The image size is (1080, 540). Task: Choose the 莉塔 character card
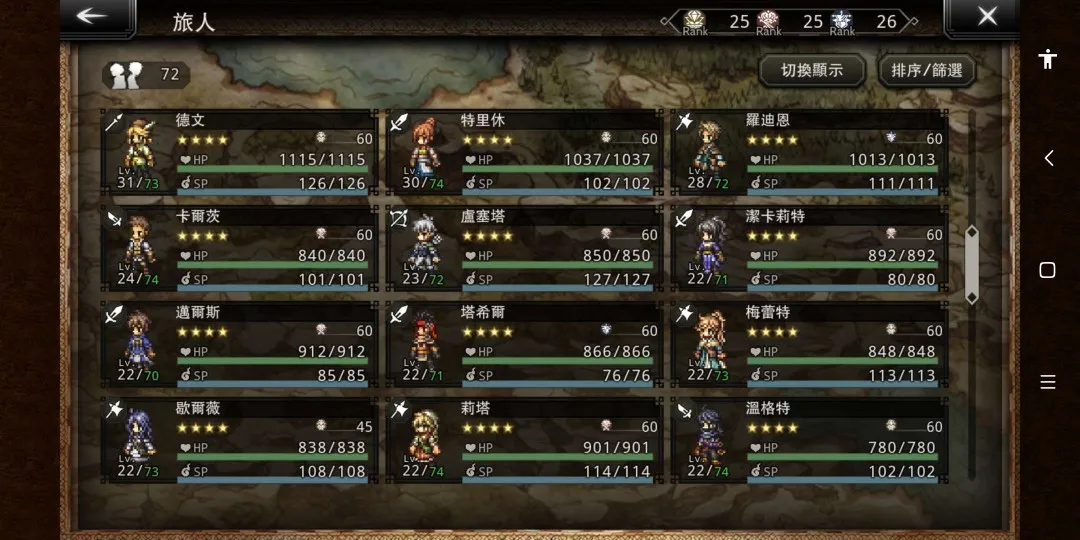(525, 440)
